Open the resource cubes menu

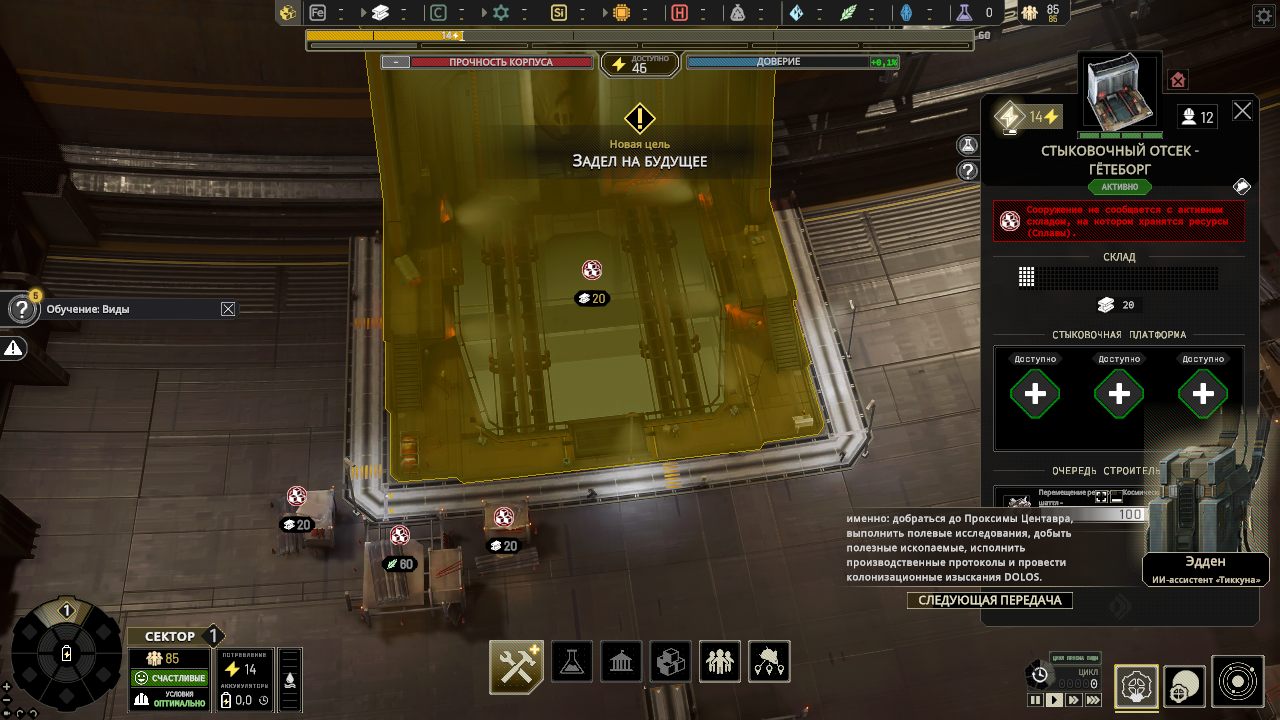pos(670,662)
